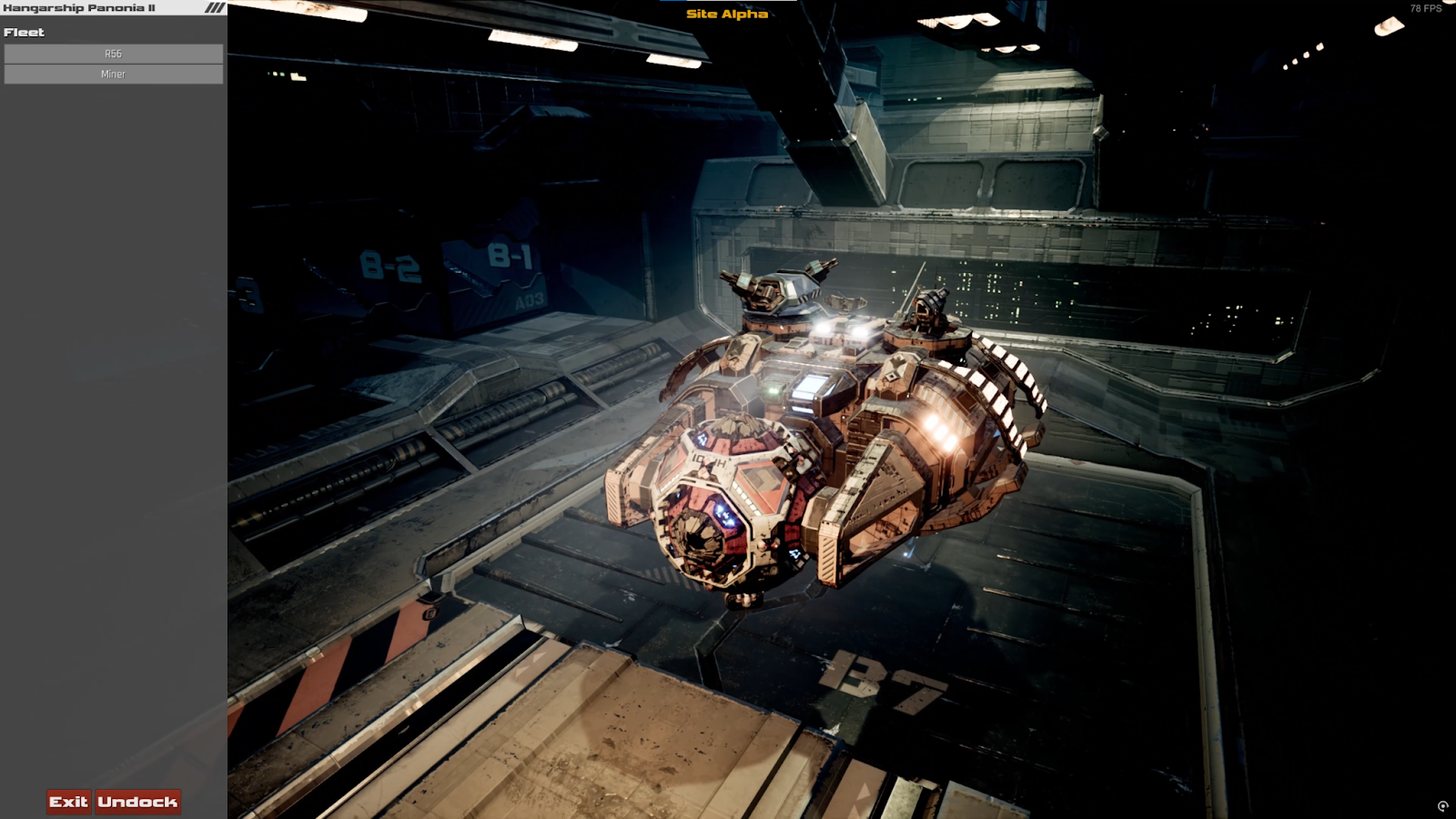Select R56 from the Fleet list
The height and width of the screenshot is (819, 1456).
[113, 53]
